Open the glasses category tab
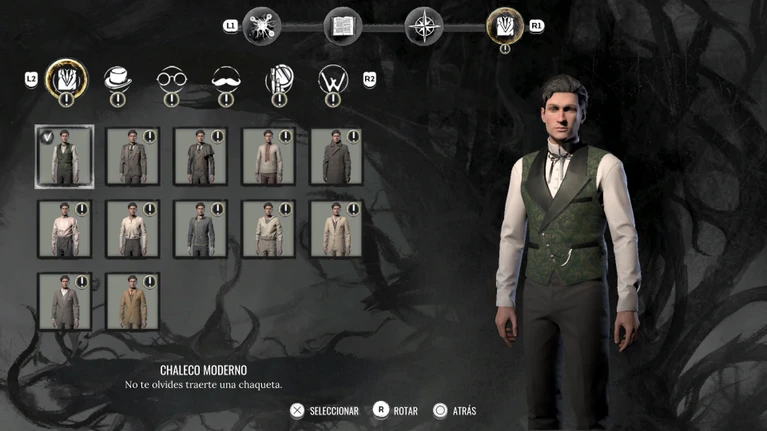Viewport: 767px width, 431px height. click(x=172, y=79)
